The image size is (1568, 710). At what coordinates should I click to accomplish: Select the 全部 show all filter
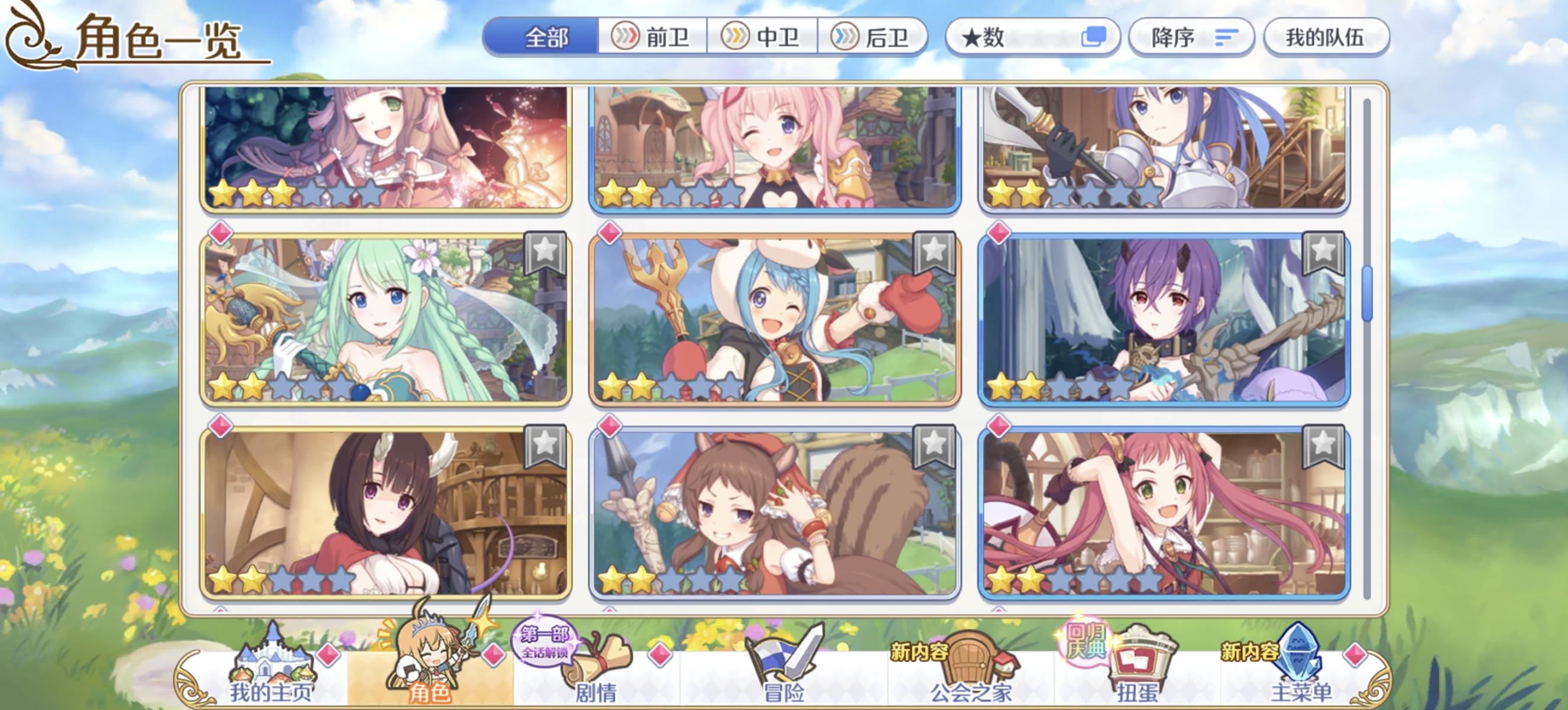click(x=540, y=38)
